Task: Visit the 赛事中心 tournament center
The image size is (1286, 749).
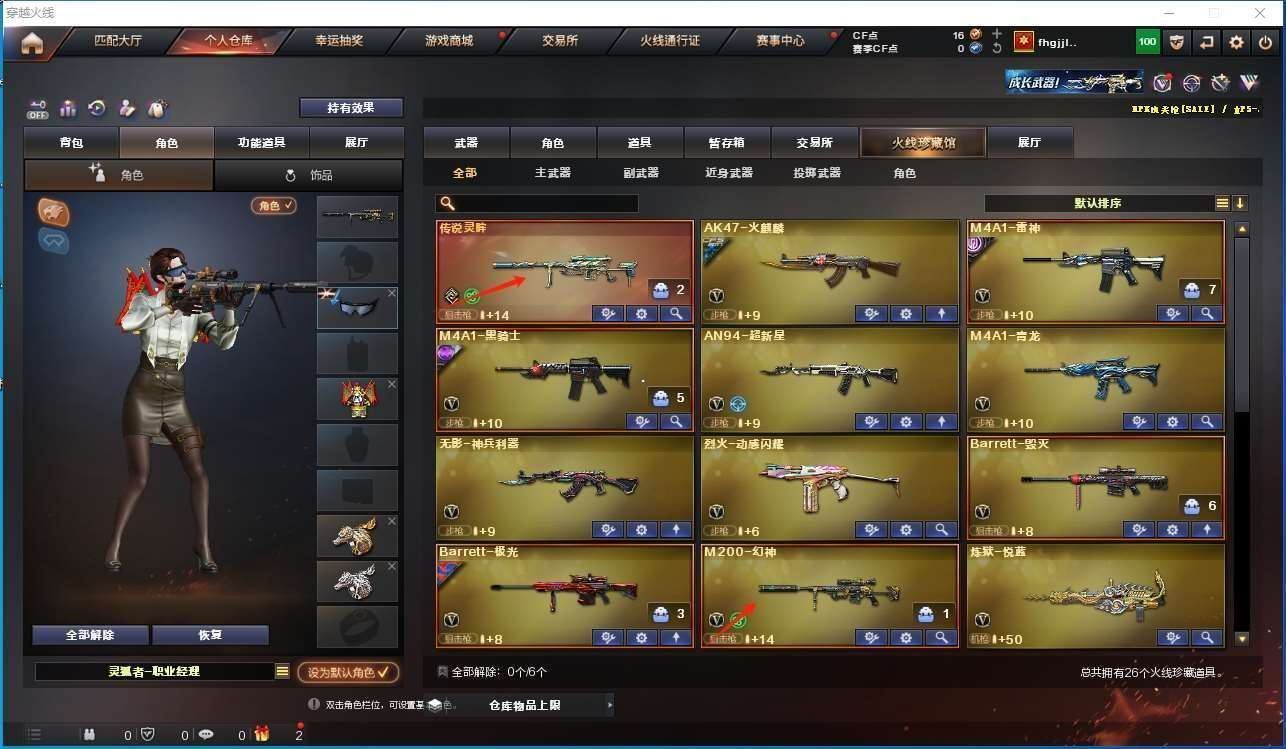Action: click(x=780, y=42)
